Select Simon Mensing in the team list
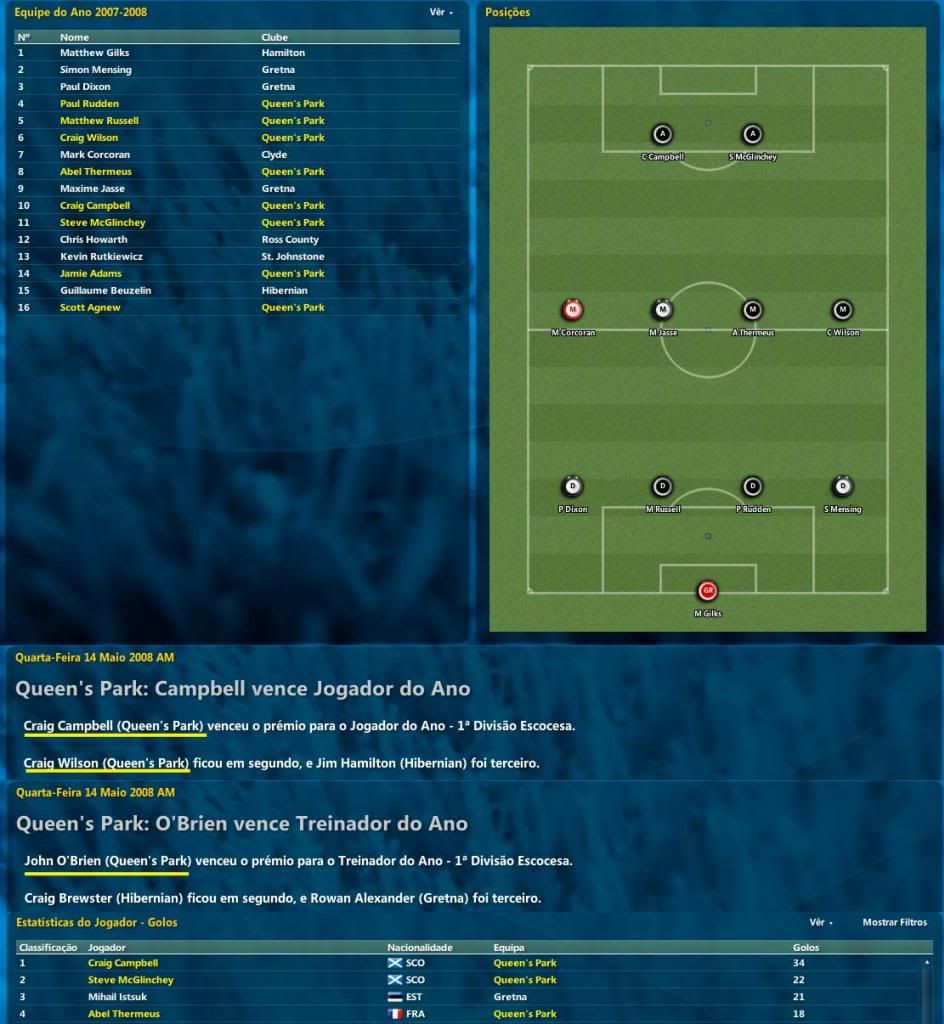 click(95, 70)
